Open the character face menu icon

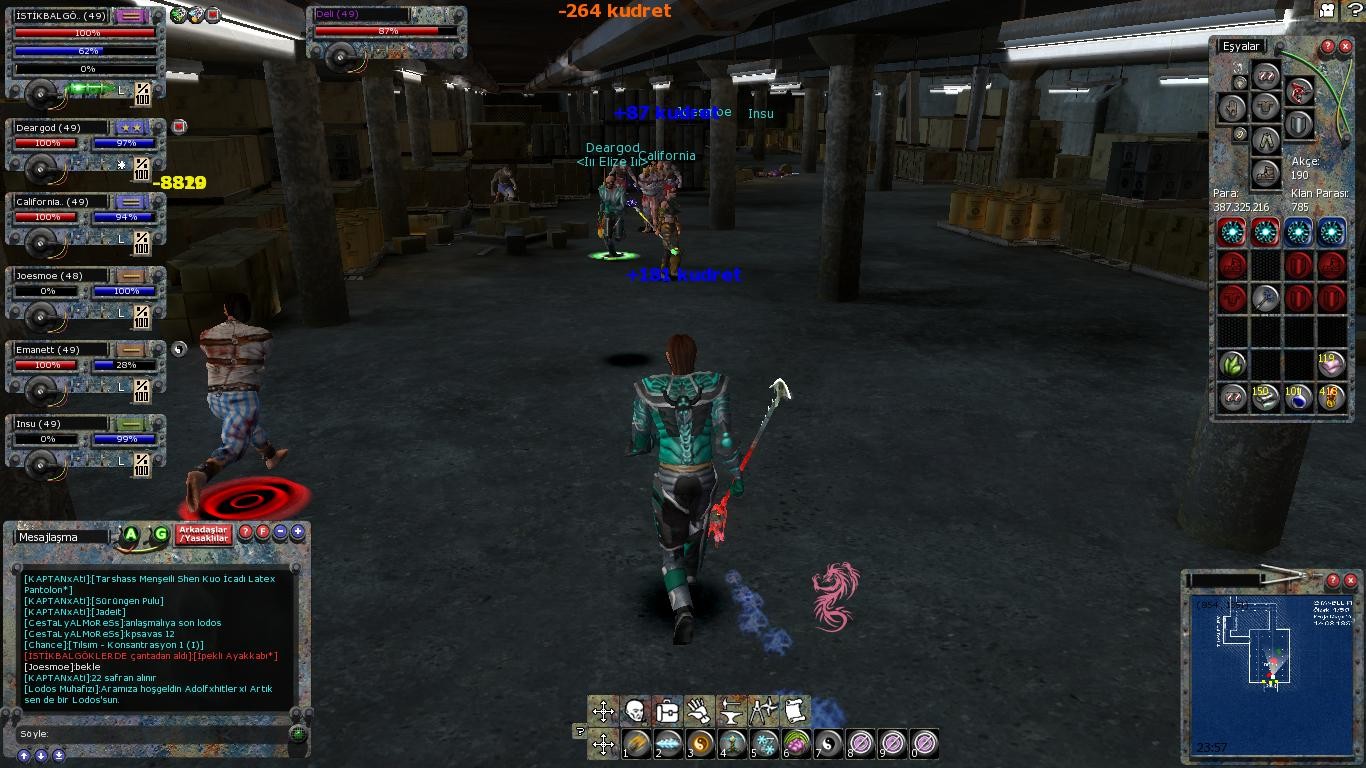point(634,712)
